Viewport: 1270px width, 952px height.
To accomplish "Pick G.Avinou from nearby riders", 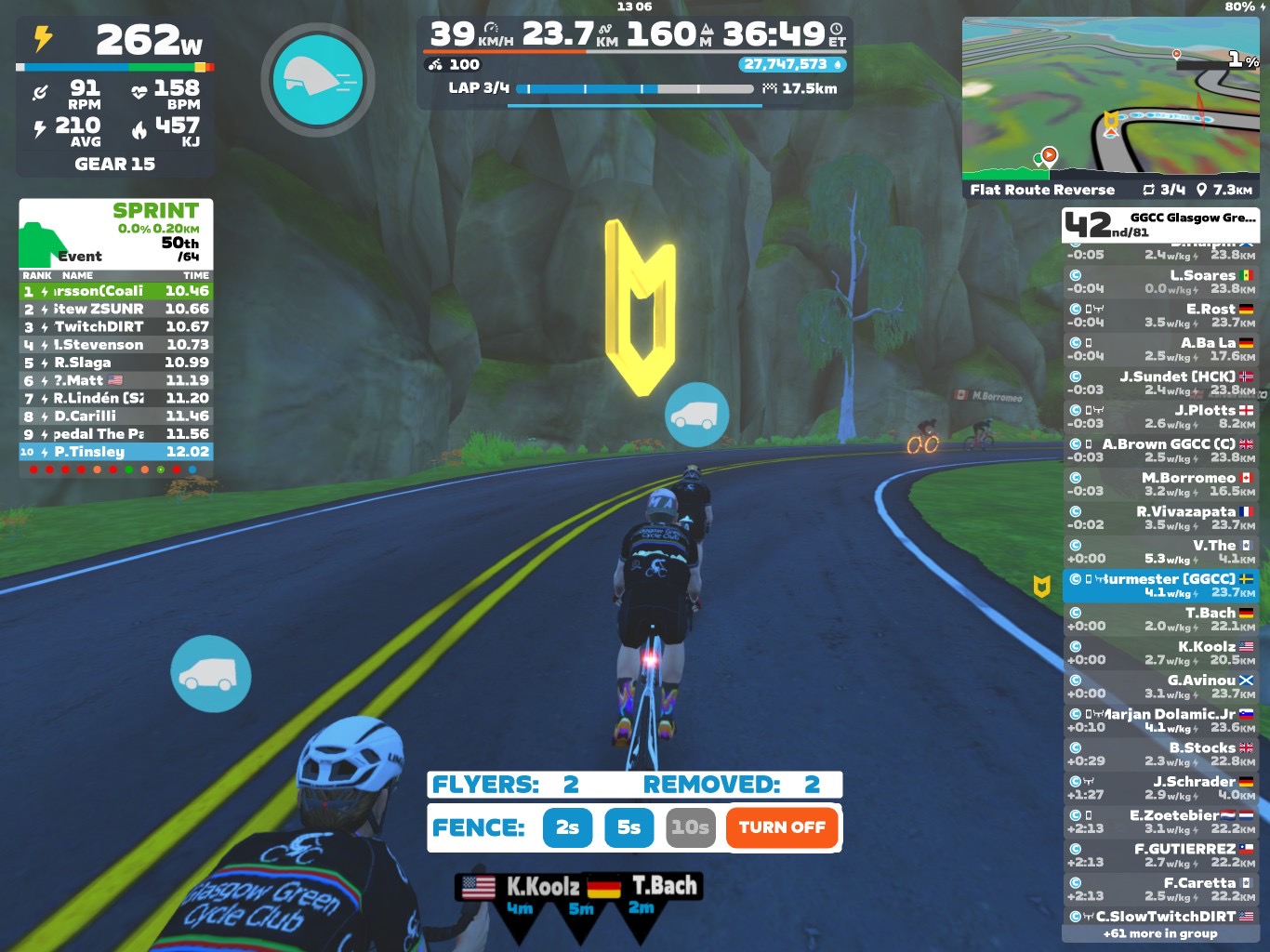I will (1160, 686).
